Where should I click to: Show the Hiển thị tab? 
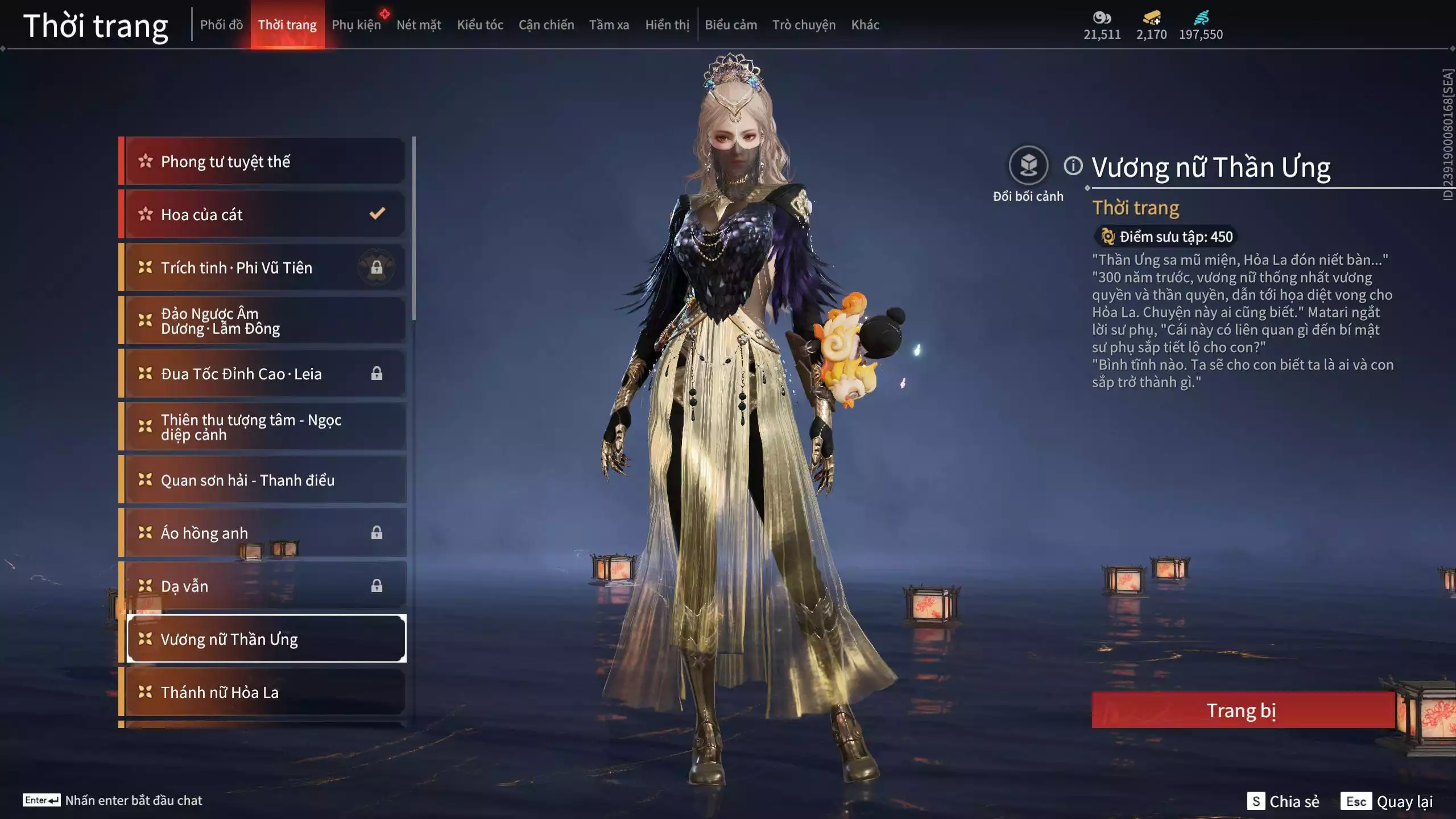pos(667,25)
